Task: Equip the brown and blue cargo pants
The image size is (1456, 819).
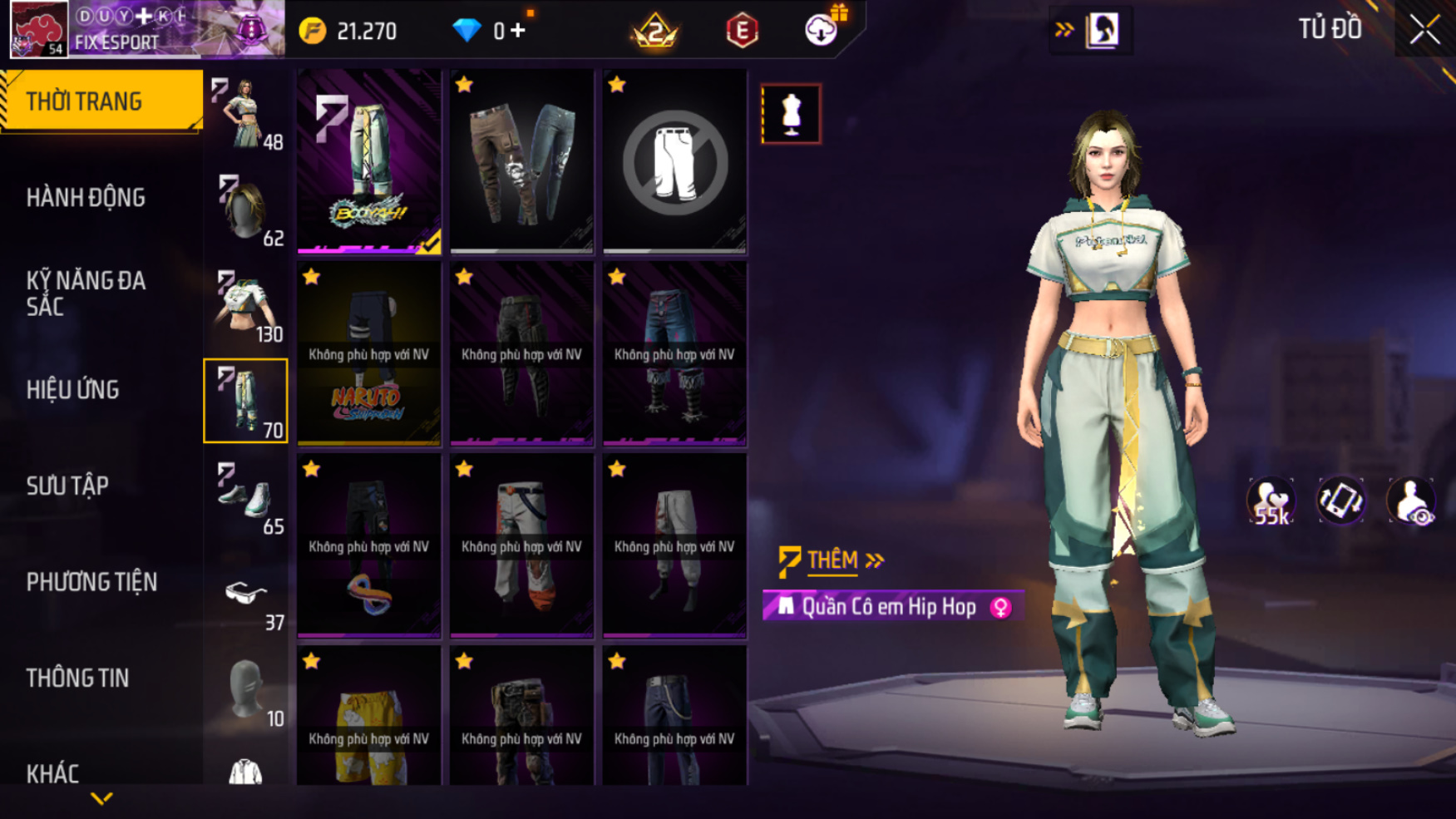Action: (521, 161)
